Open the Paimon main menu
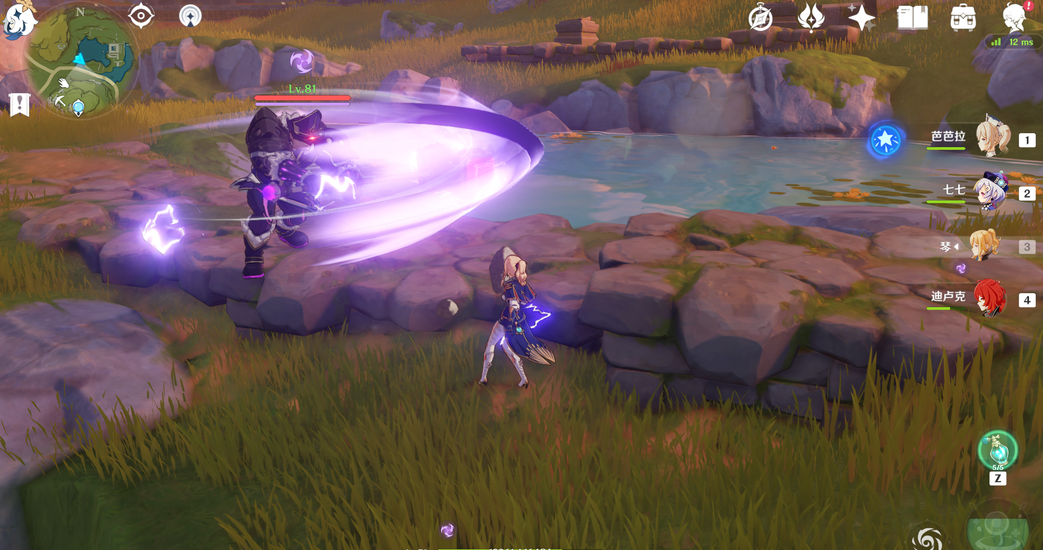The image size is (1043, 550). (x=18, y=18)
